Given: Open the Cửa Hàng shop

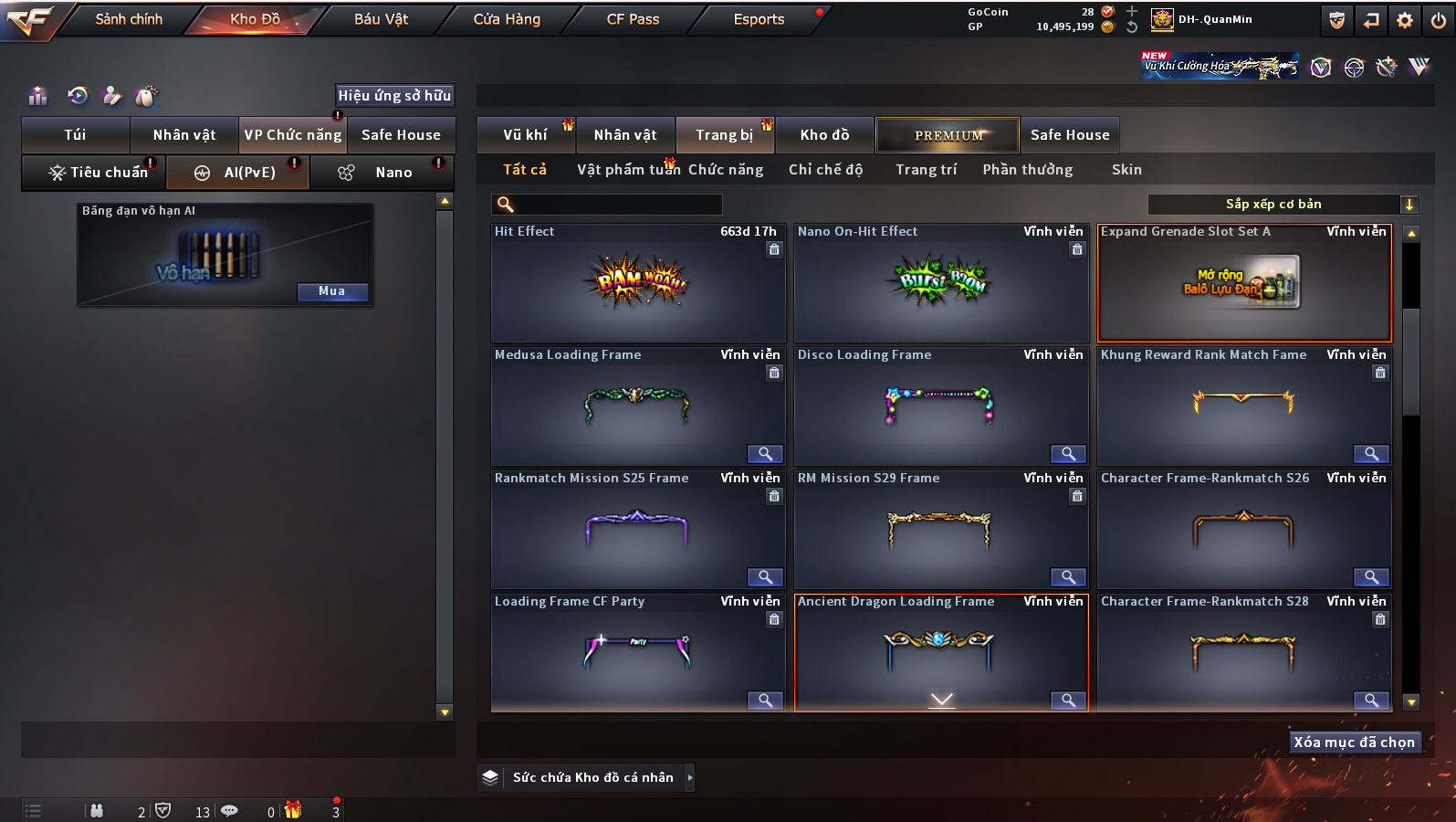Looking at the screenshot, I should 507,19.
